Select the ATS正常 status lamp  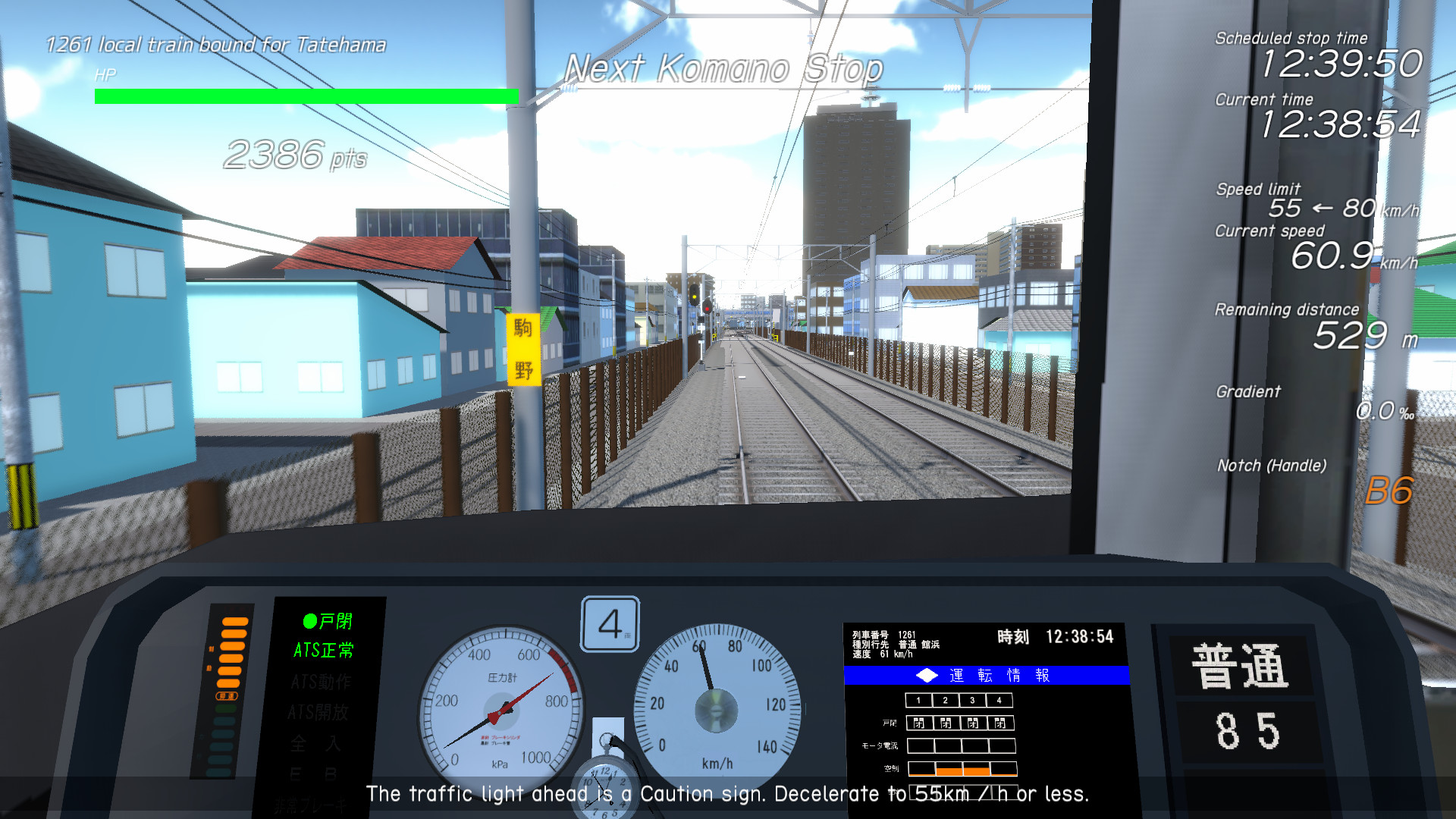tap(322, 650)
